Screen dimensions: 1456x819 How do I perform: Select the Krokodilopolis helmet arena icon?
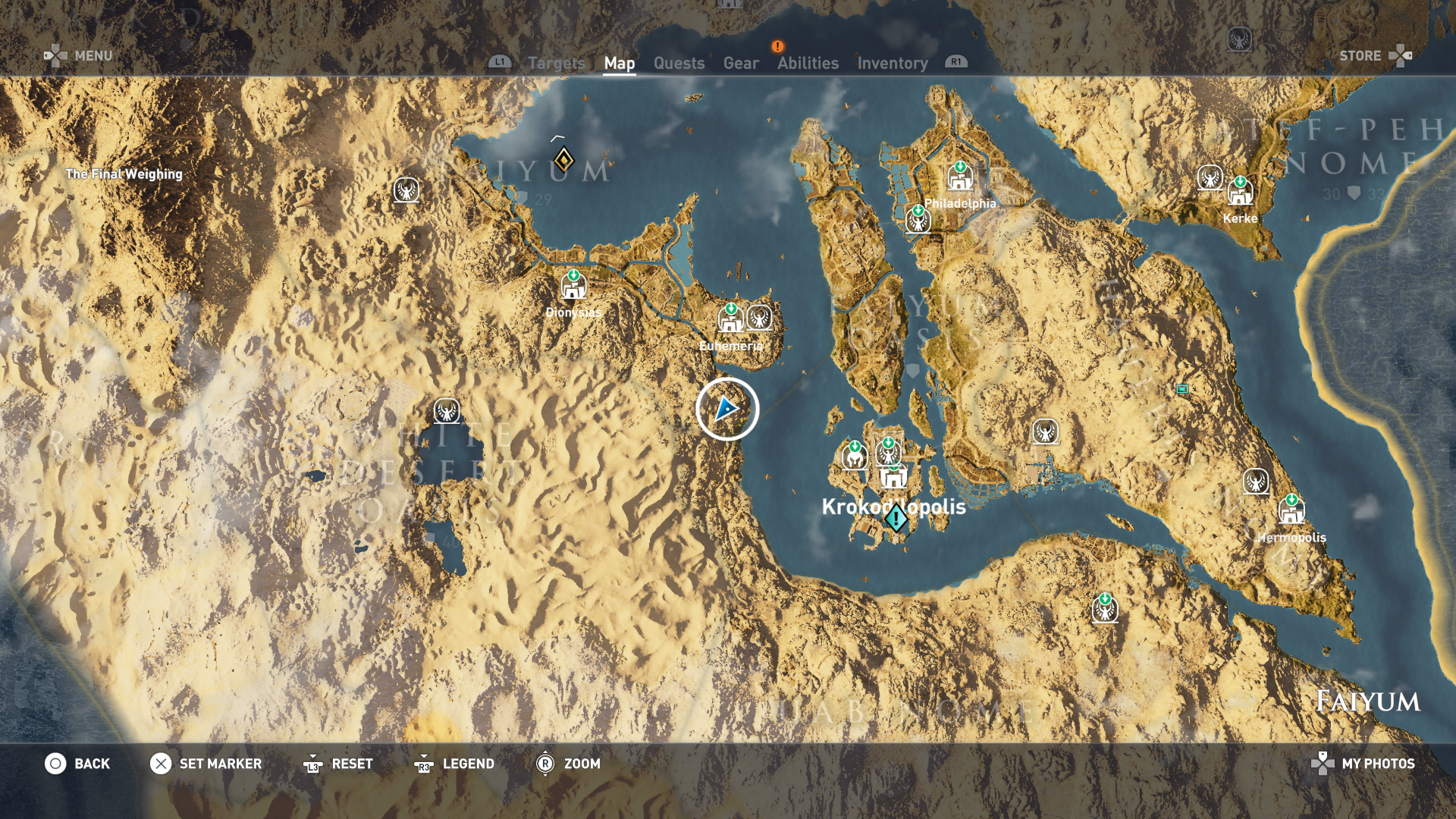click(x=855, y=457)
